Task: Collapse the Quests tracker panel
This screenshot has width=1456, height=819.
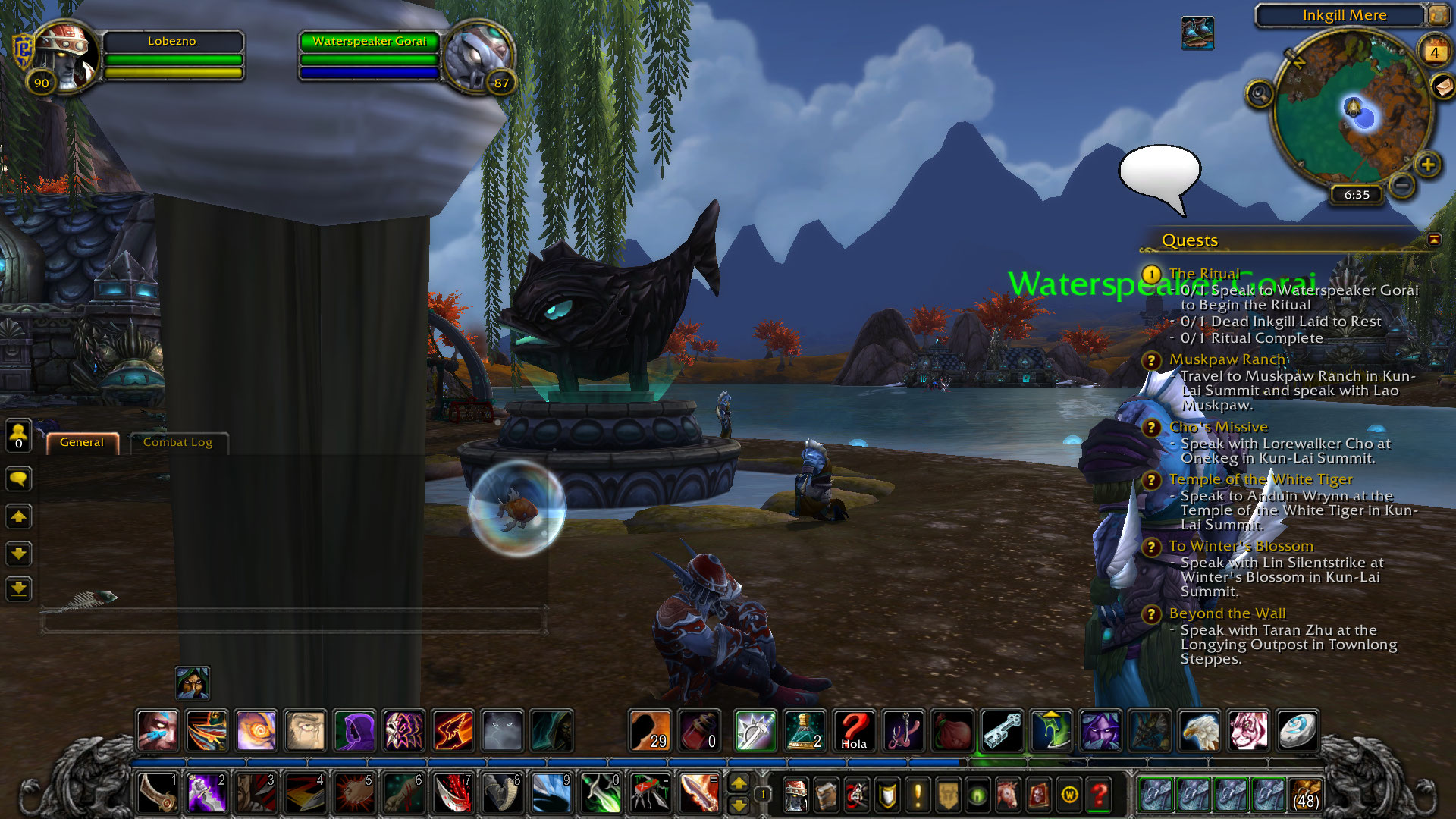Action: click(1434, 240)
